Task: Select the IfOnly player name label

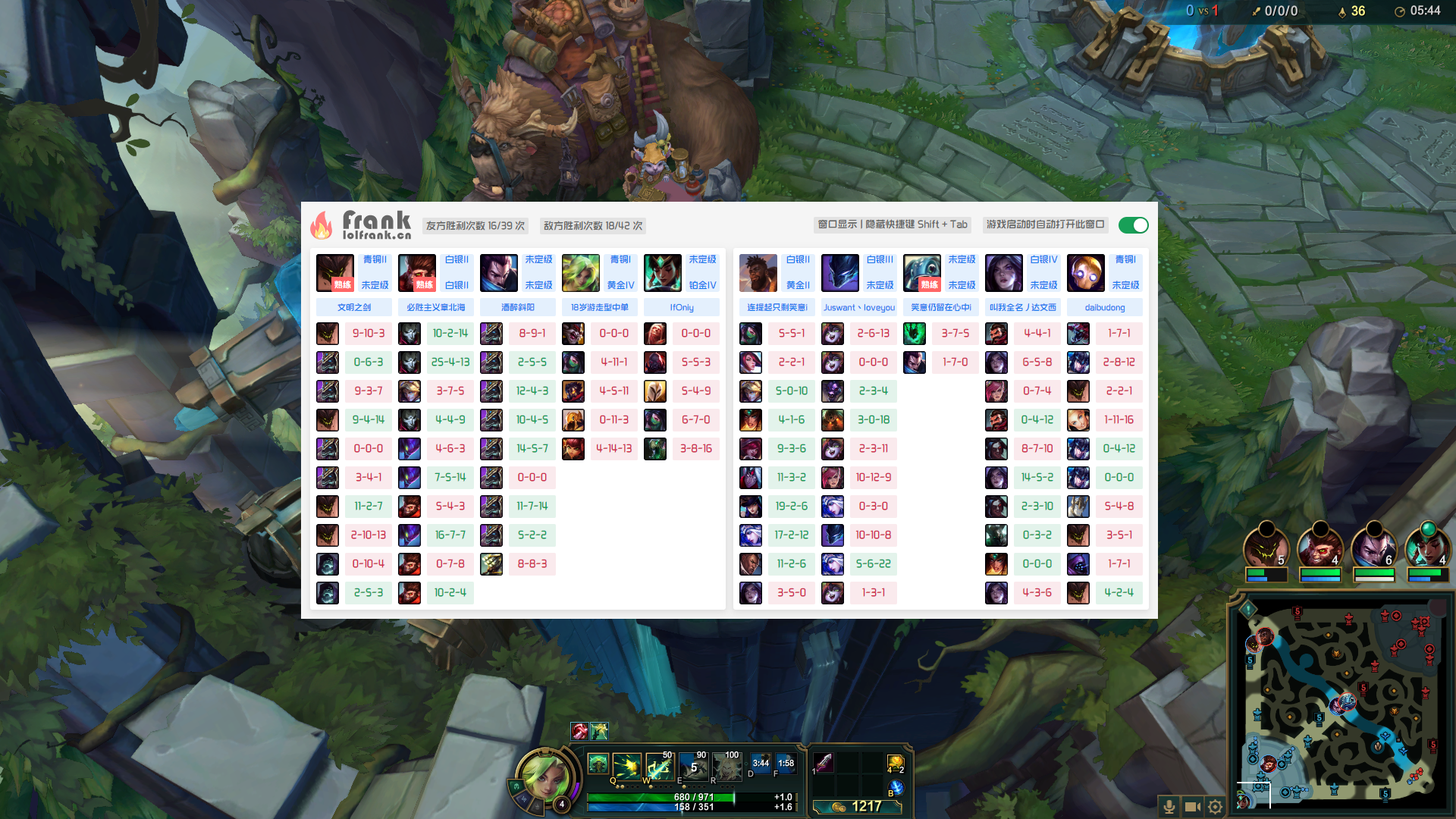Action: 681,307
